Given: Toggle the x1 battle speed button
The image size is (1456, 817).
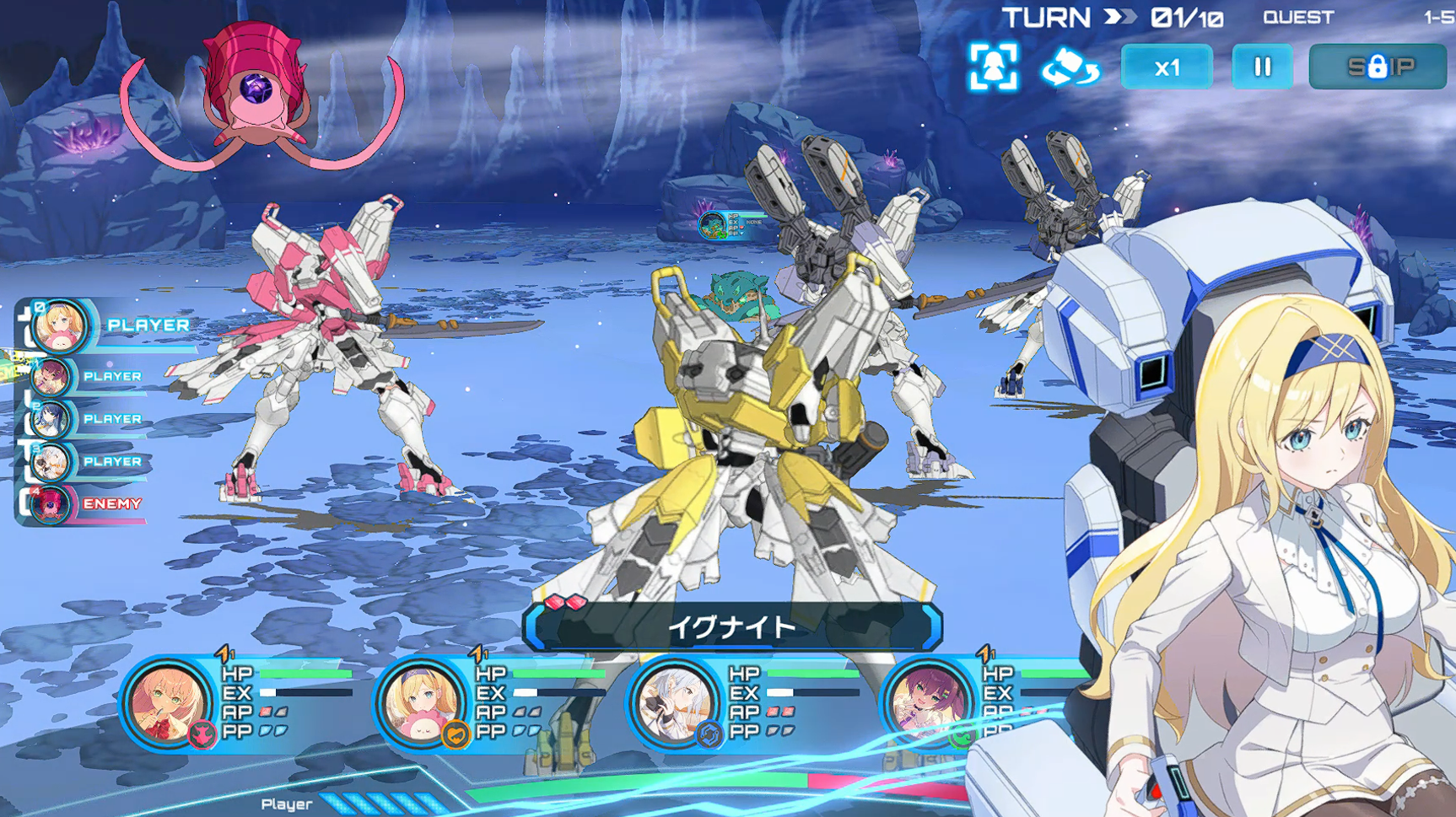Looking at the screenshot, I should tap(1166, 67).
